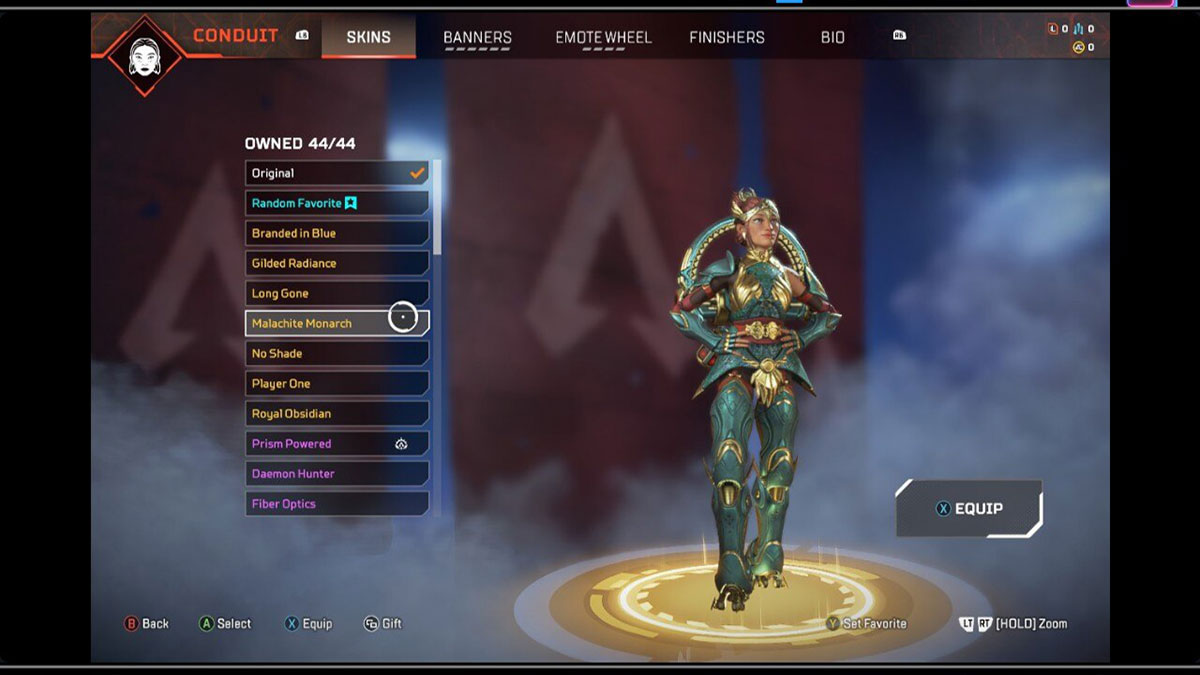Choose the Random Favorite skin option
The height and width of the screenshot is (675, 1200).
tap(336, 203)
